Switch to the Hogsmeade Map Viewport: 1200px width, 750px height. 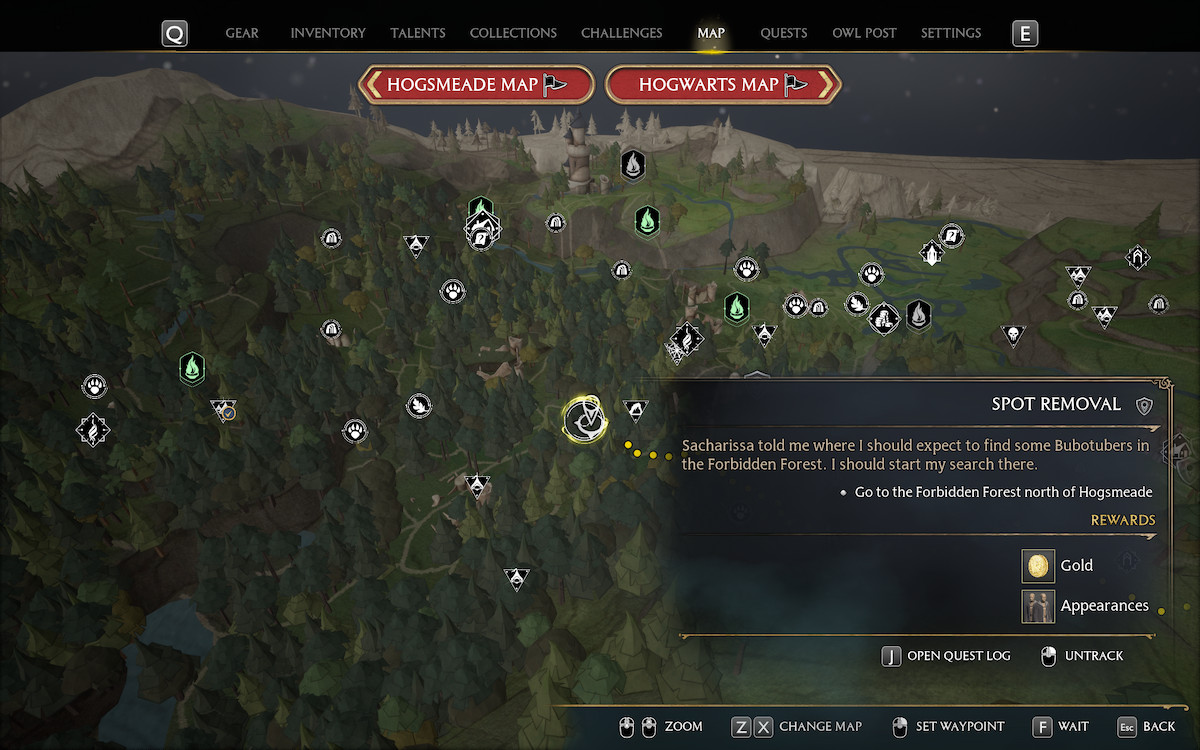pos(477,85)
